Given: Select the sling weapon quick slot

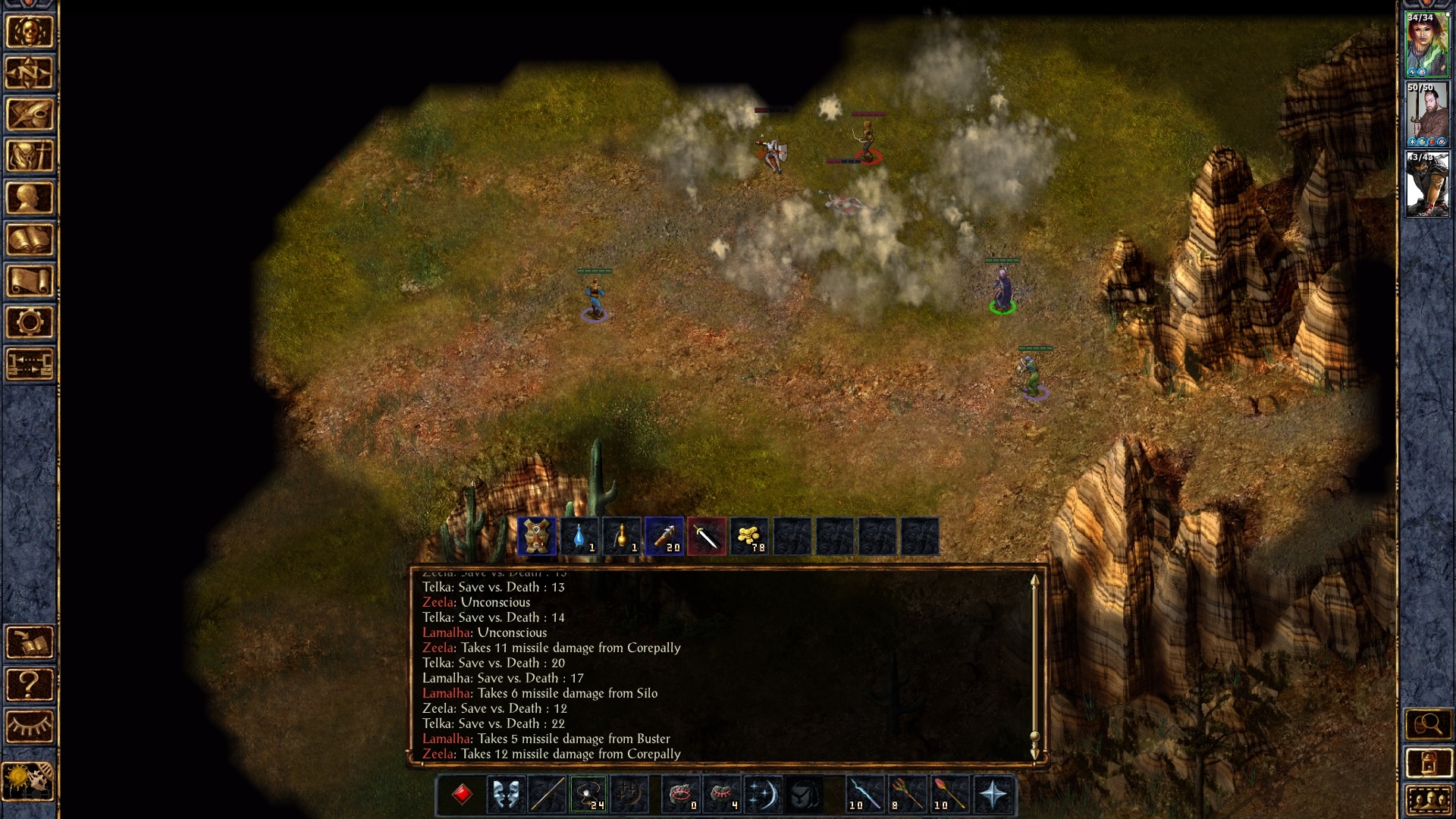Looking at the screenshot, I should [588, 795].
